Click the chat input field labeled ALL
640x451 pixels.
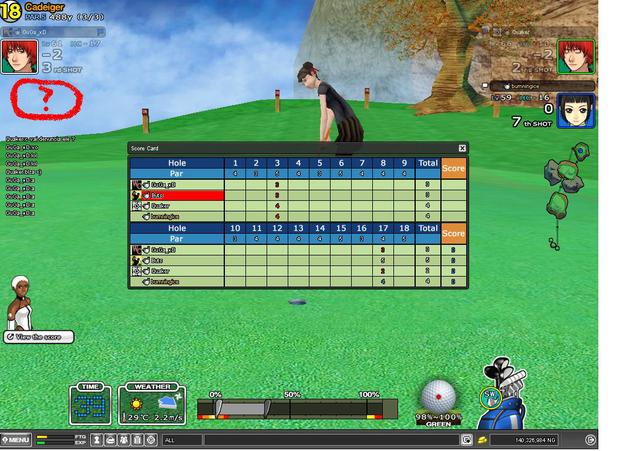point(310,439)
